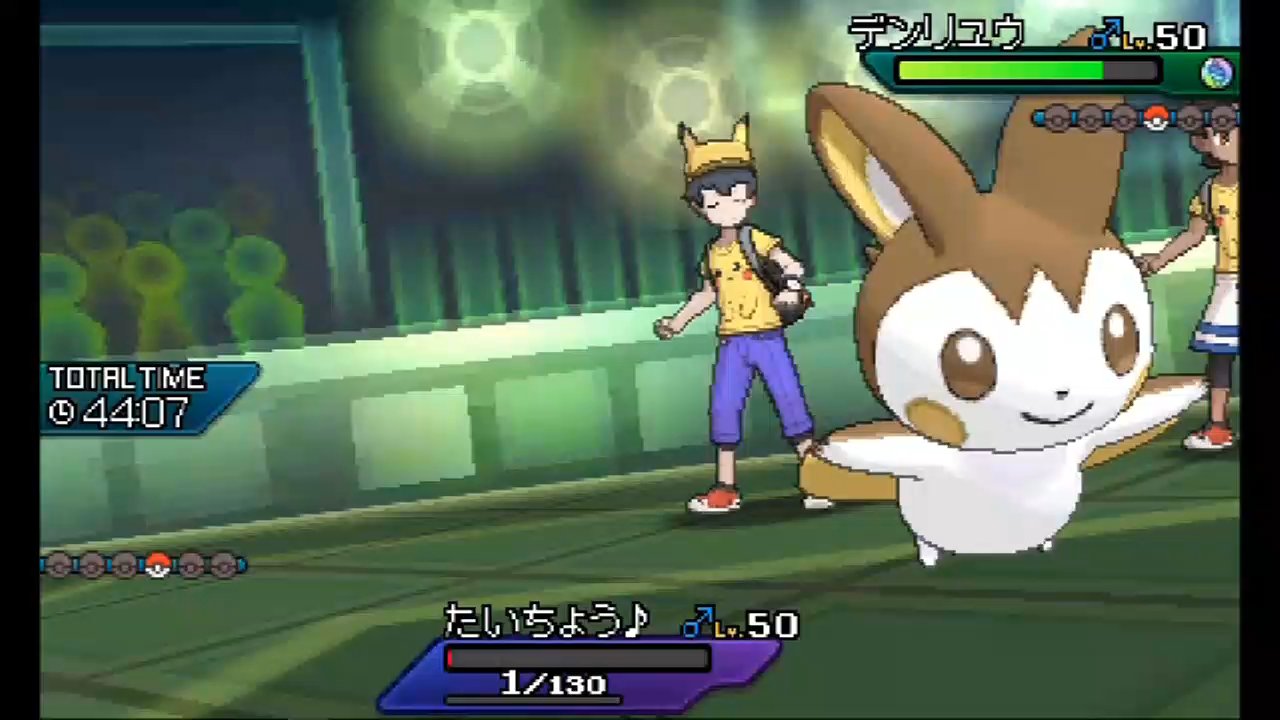
Task: Click the 1/130 HP counter
Action: (x=553, y=684)
